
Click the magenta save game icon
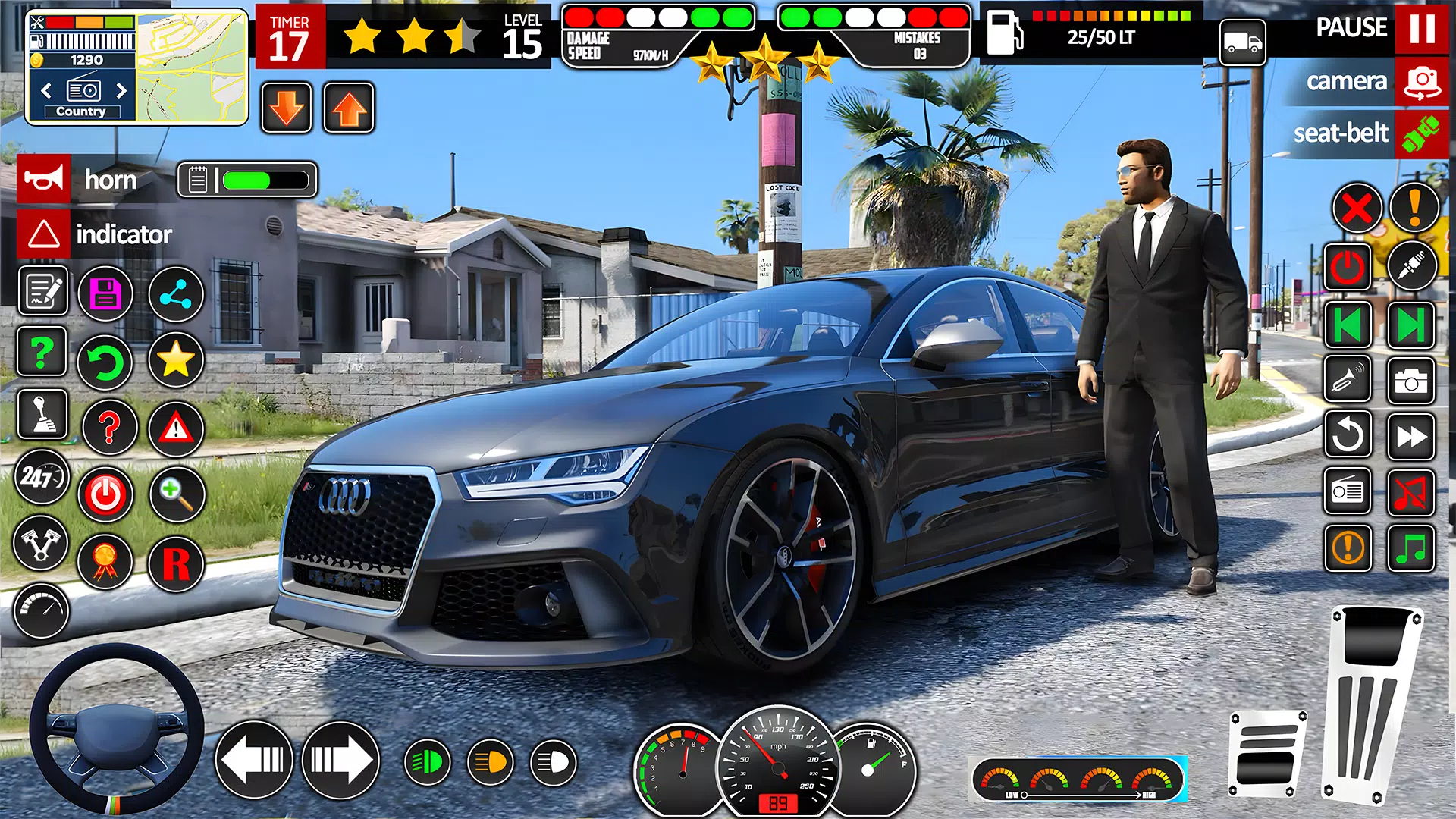[105, 293]
